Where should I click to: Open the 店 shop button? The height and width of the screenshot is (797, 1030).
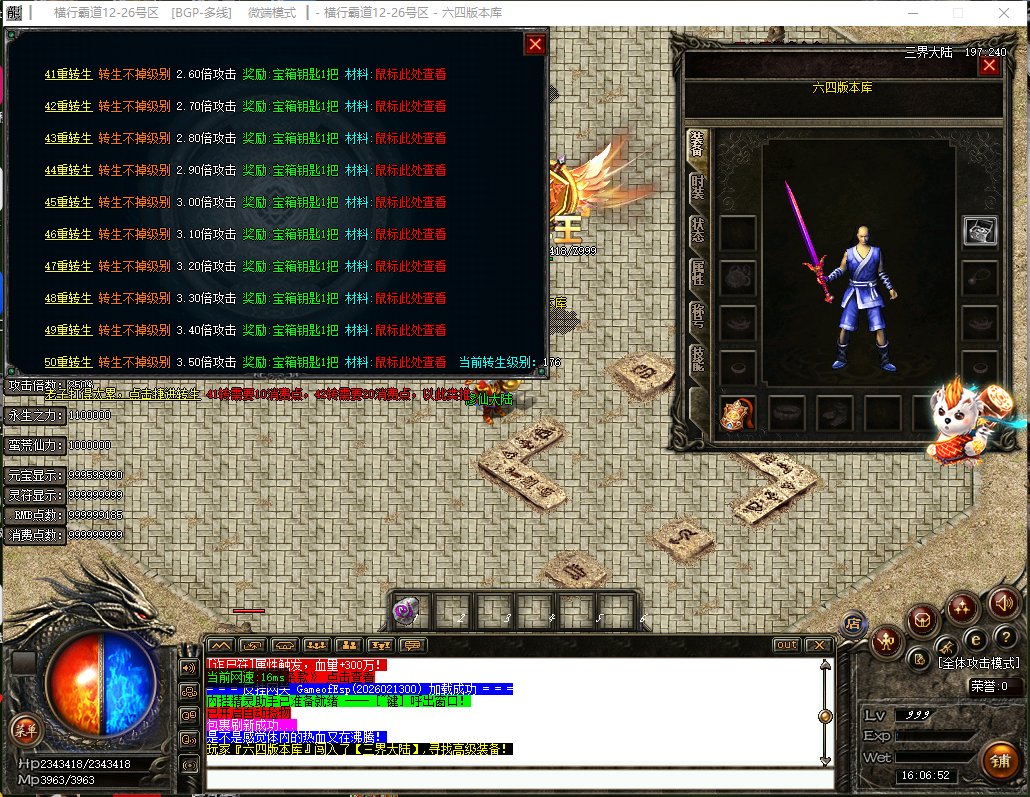[853, 624]
